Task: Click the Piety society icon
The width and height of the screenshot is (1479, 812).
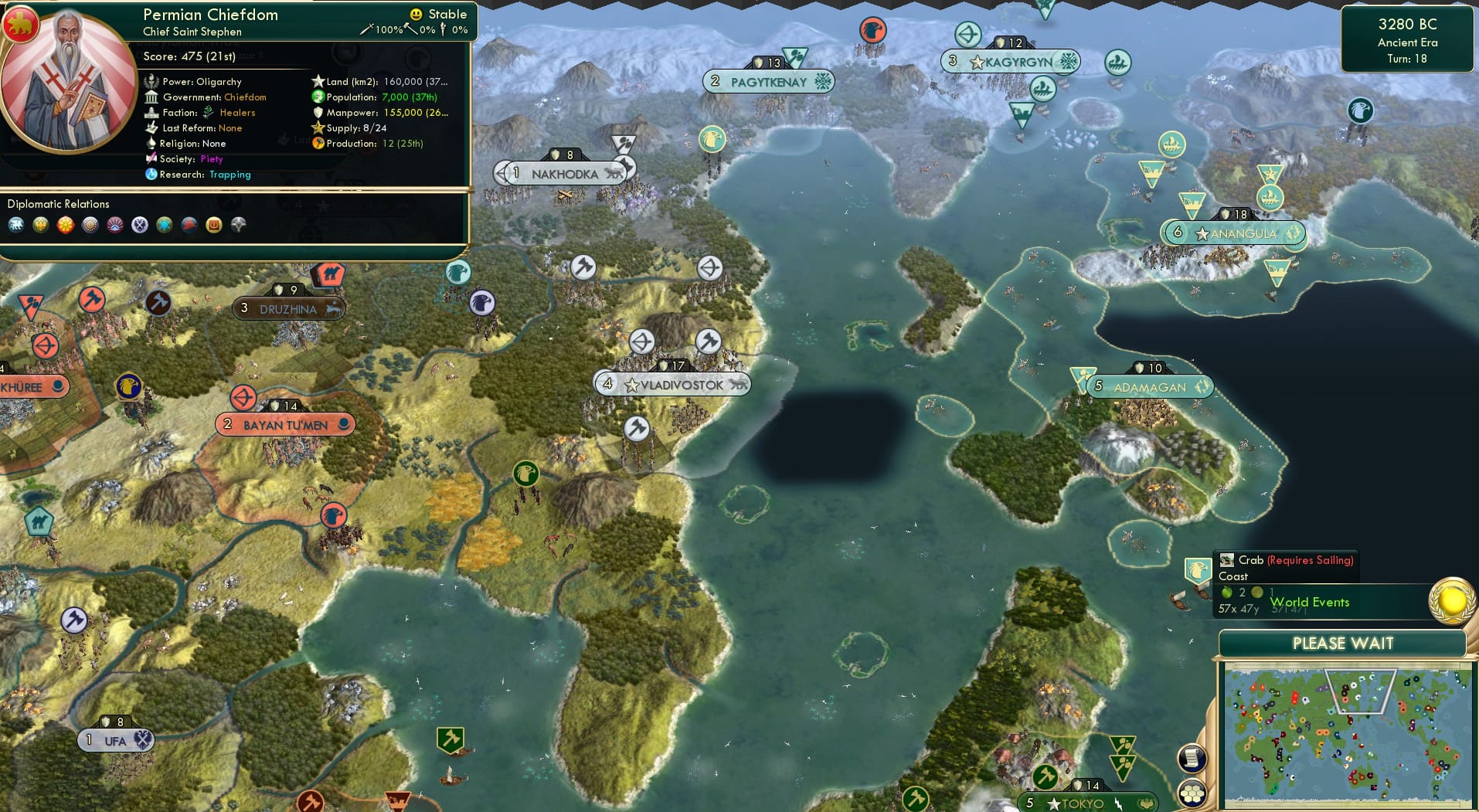Action: pyautogui.click(x=151, y=159)
